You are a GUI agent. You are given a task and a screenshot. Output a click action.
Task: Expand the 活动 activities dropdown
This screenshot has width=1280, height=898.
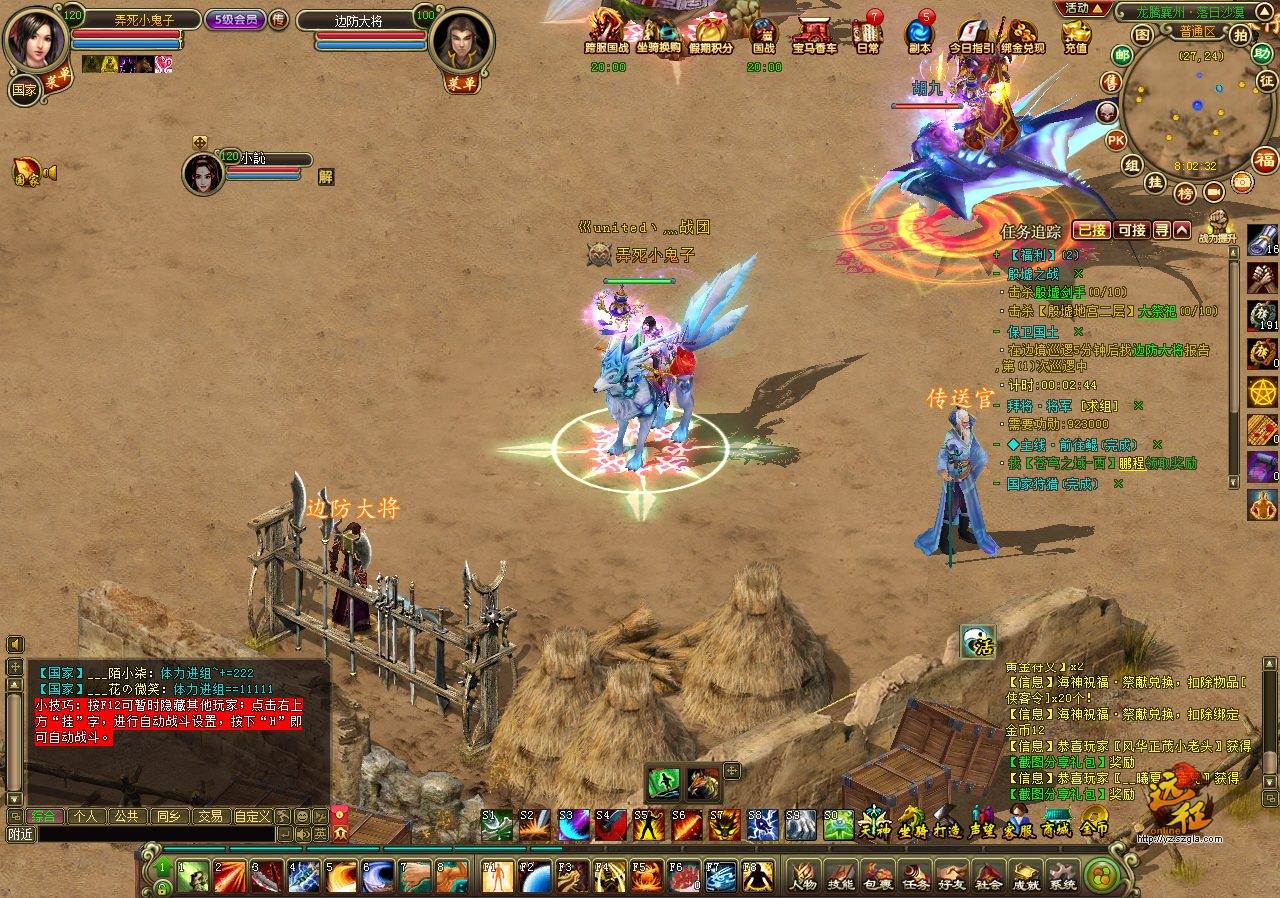click(1083, 8)
